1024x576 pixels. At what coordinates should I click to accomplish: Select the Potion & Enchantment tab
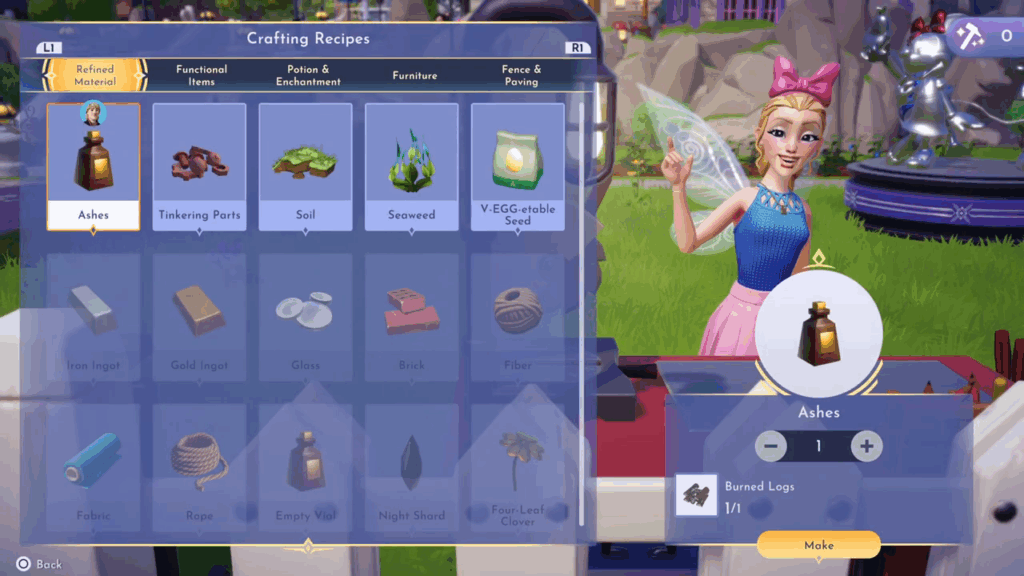tap(308, 75)
